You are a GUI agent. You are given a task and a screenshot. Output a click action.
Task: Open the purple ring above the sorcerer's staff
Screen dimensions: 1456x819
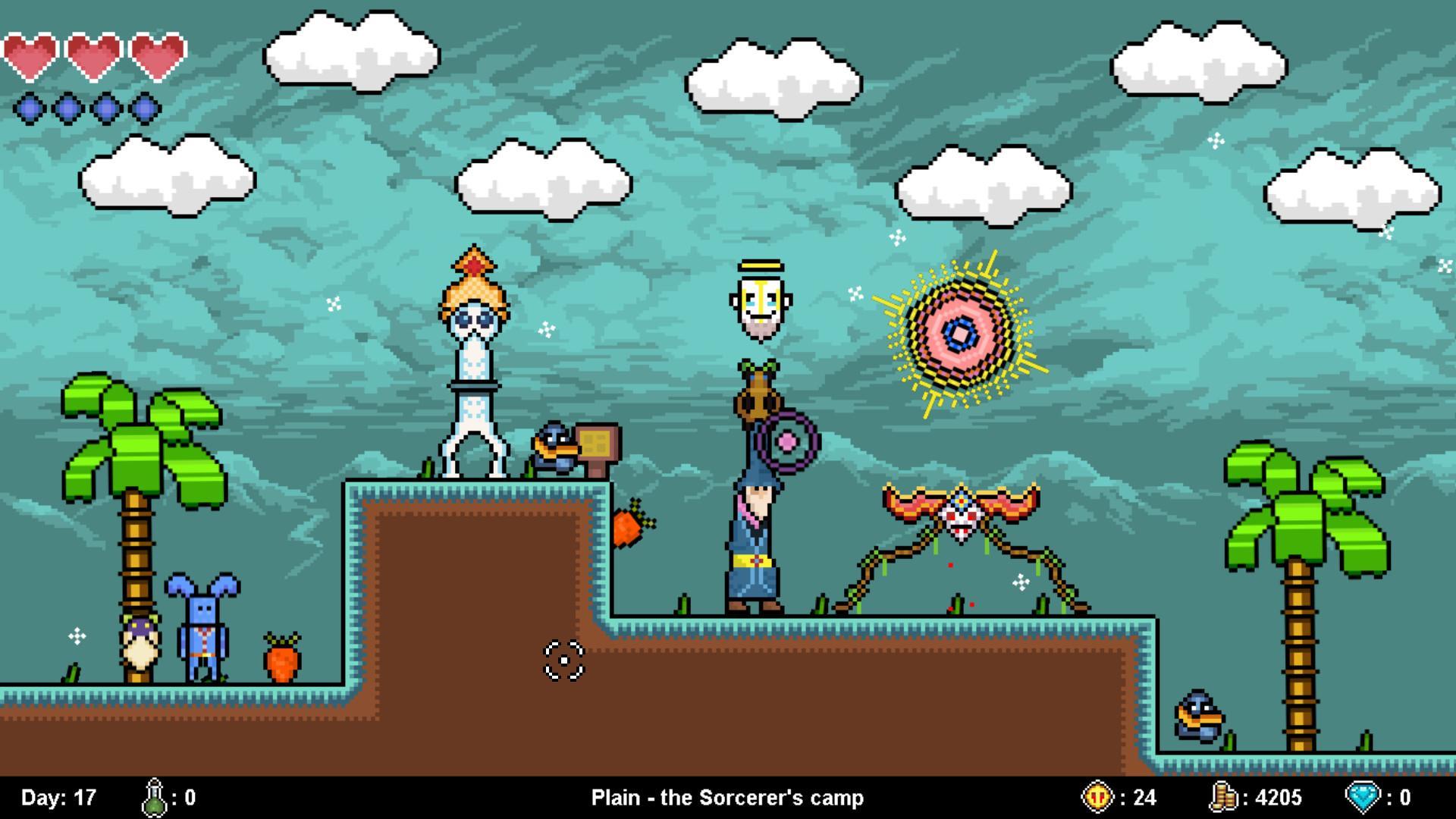[786, 440]
